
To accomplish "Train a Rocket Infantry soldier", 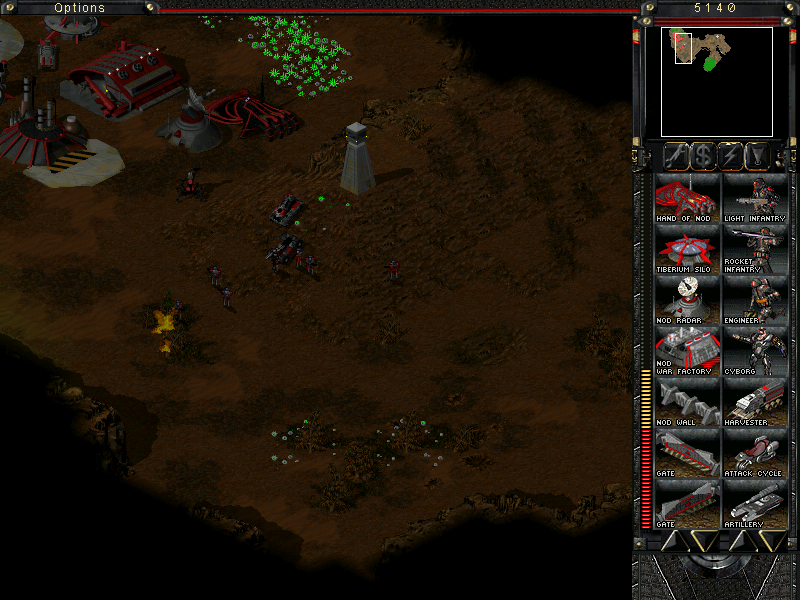I will 755,249.
